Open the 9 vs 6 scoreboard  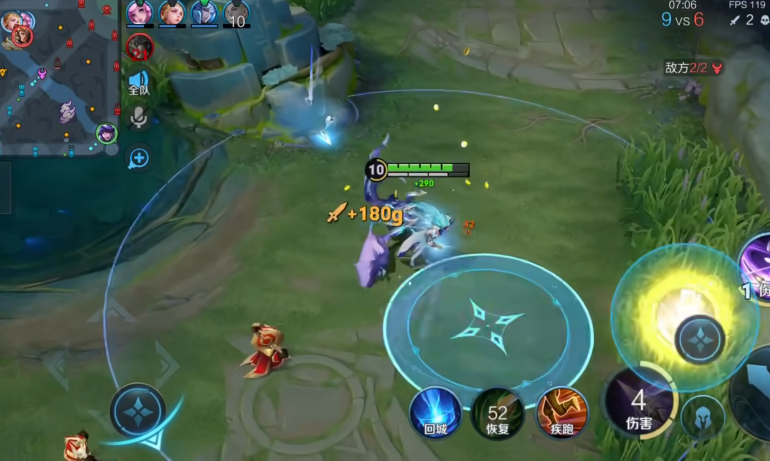click(x=682, y=19)
